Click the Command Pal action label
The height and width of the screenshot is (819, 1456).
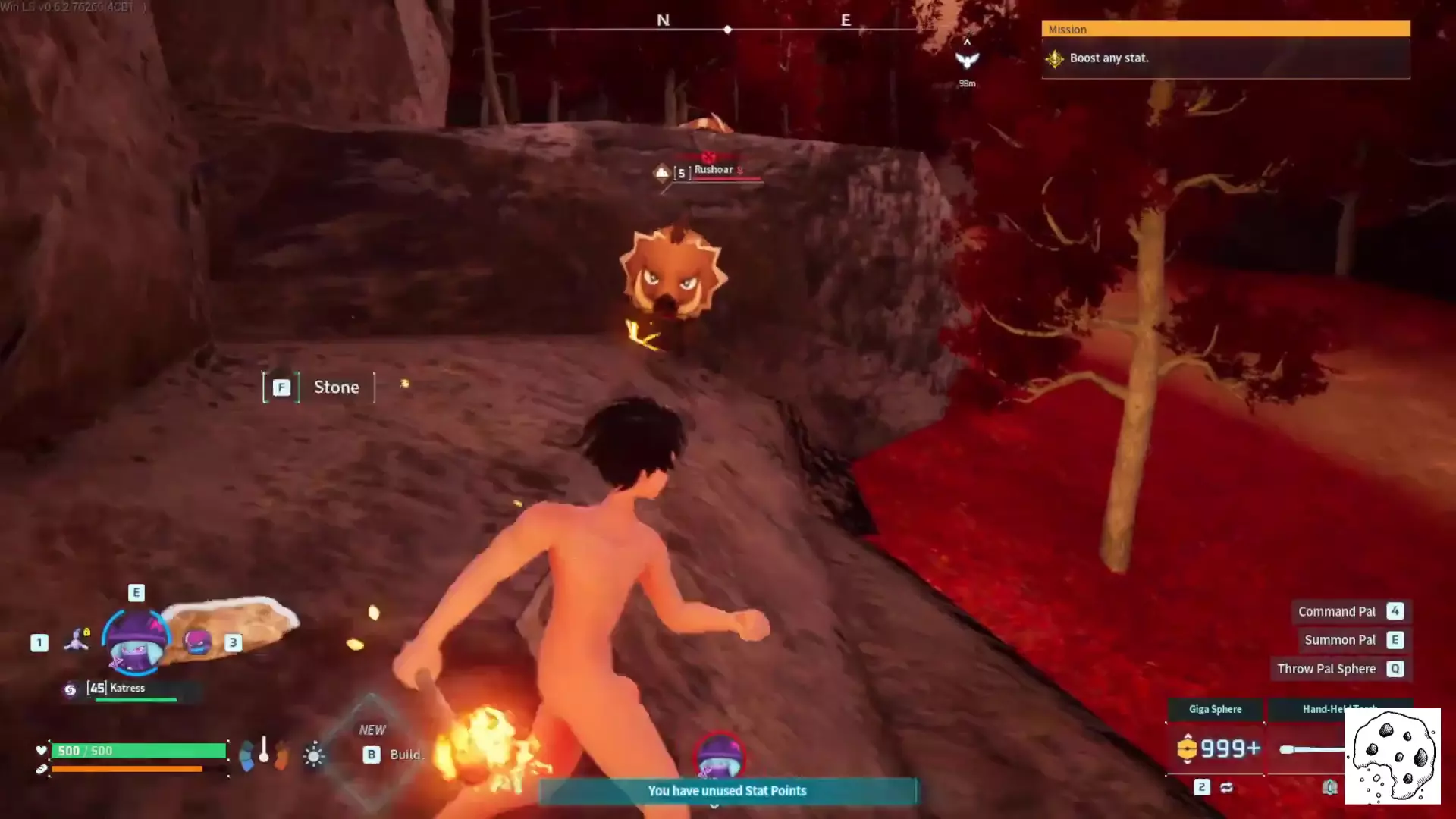1336,612
